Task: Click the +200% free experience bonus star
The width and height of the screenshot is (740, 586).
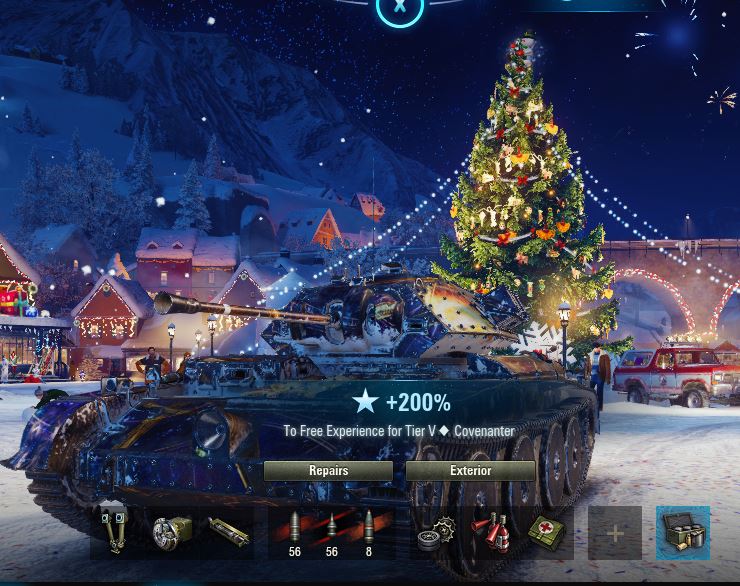Action: [x=366, y=402]
